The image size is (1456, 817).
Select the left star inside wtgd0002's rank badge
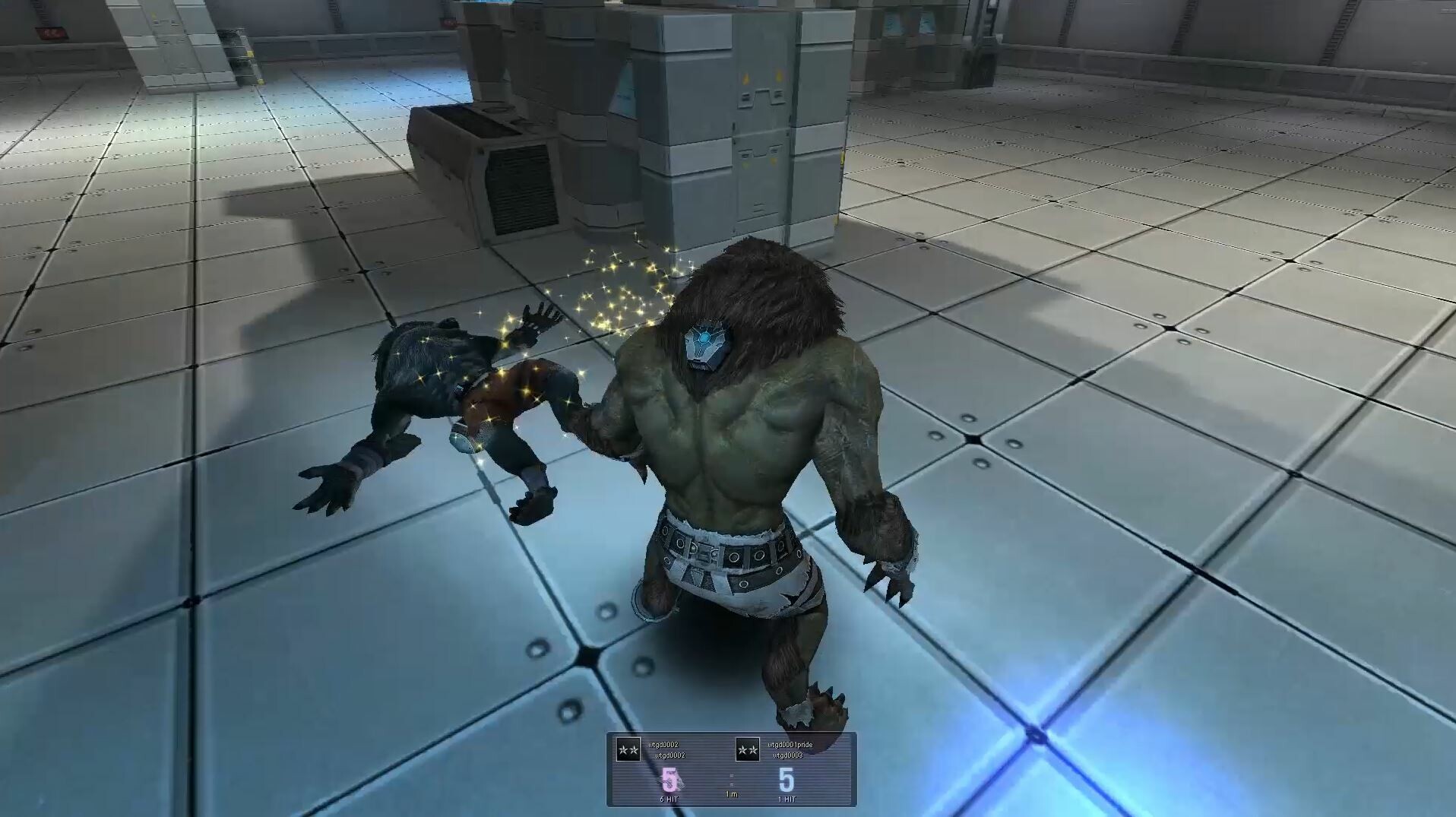point(622,749)
